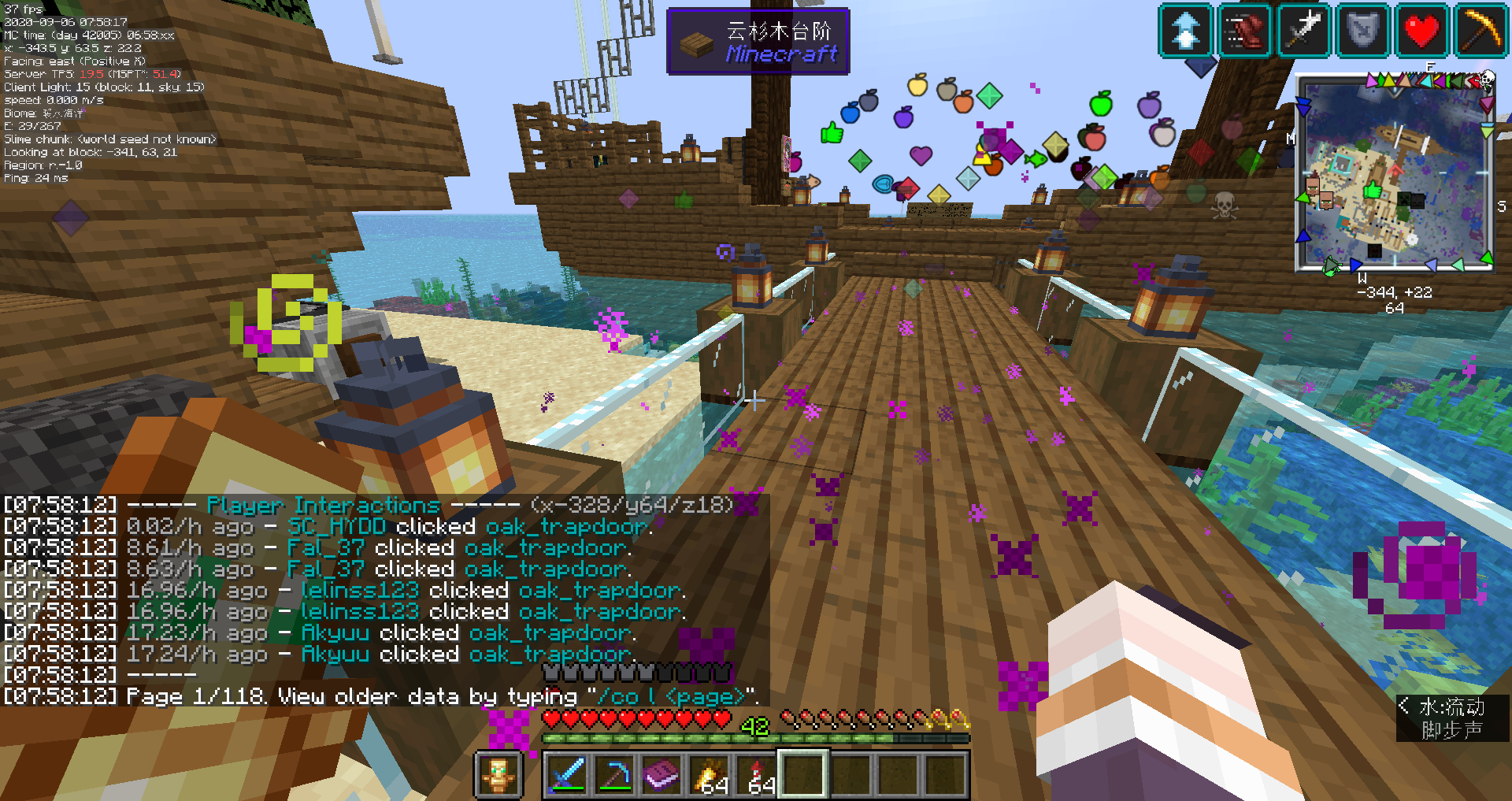The width and height of the screenshot is (1512, 801).
Task: Click the speed boot status icon
Action: click(1244, 32)
